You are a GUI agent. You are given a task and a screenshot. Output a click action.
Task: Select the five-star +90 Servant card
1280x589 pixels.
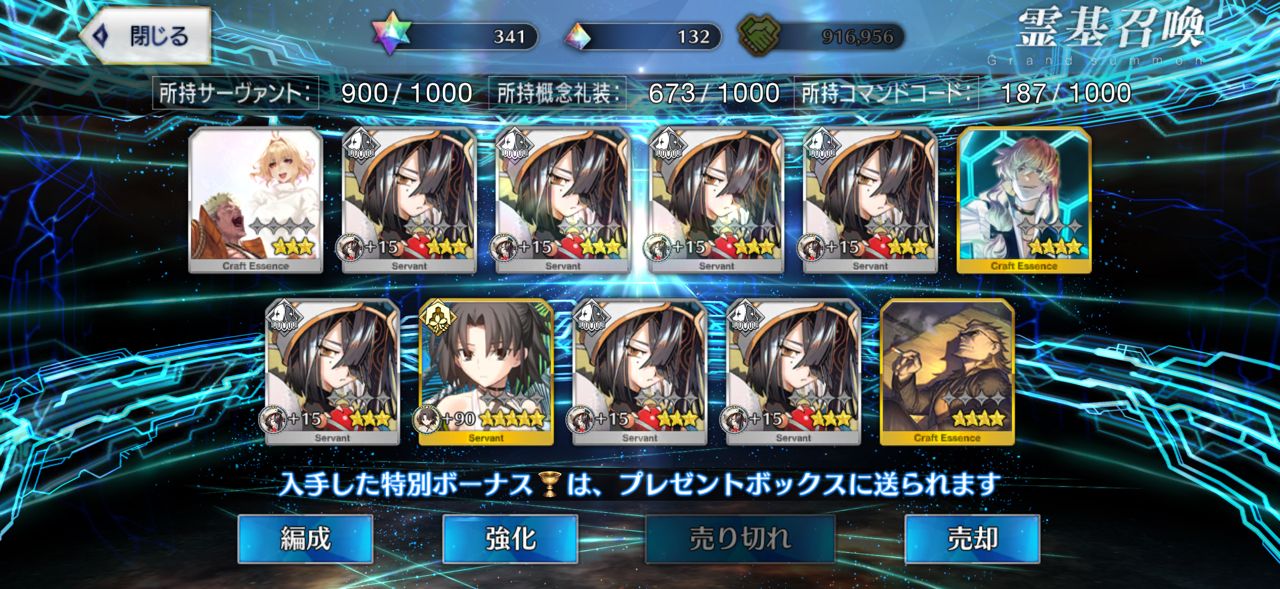point(486,371)
